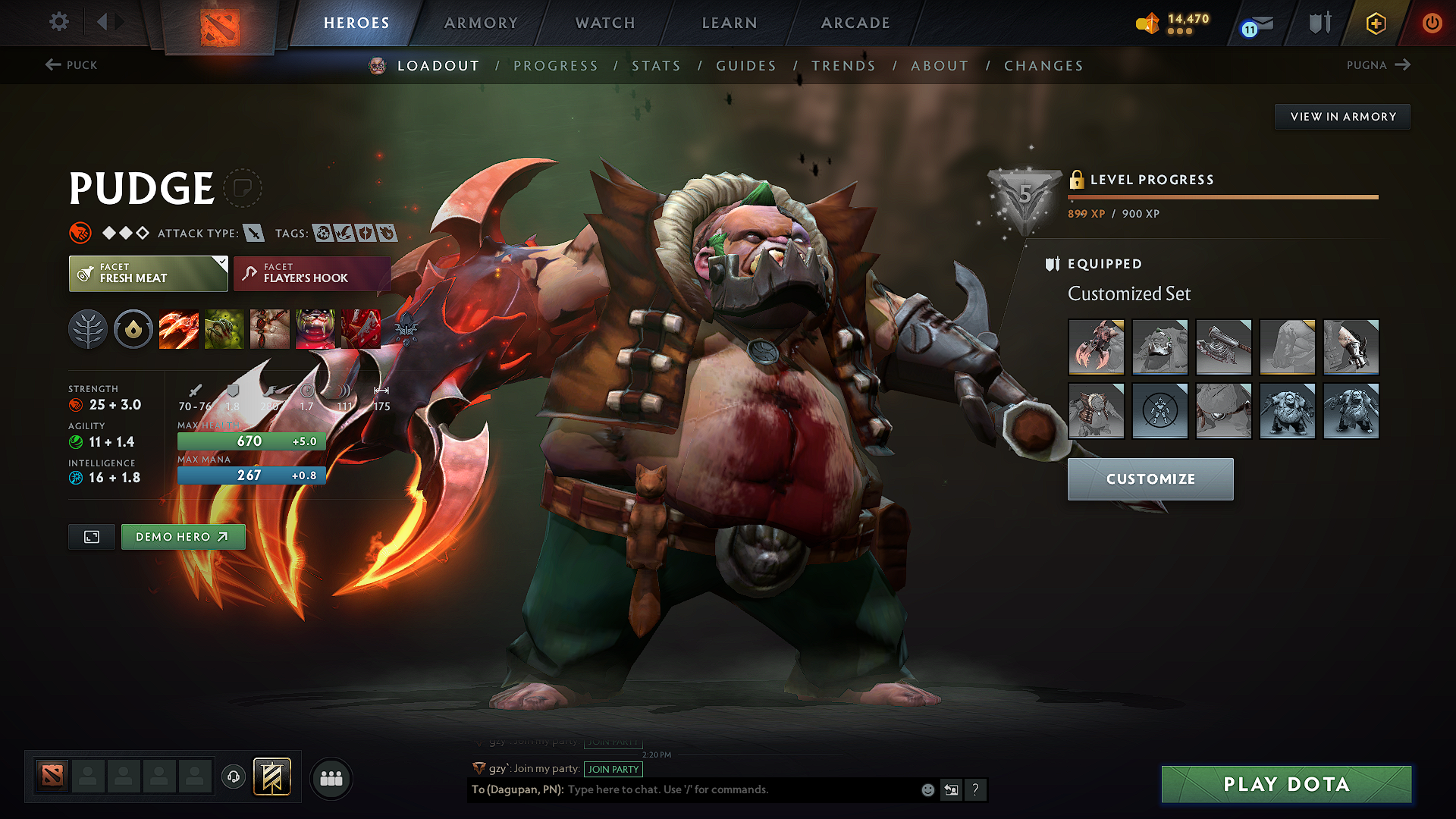Open Pudge's Meat Hook ability icon
This screenshot has height=819, width=1456.
click(179, 328)
